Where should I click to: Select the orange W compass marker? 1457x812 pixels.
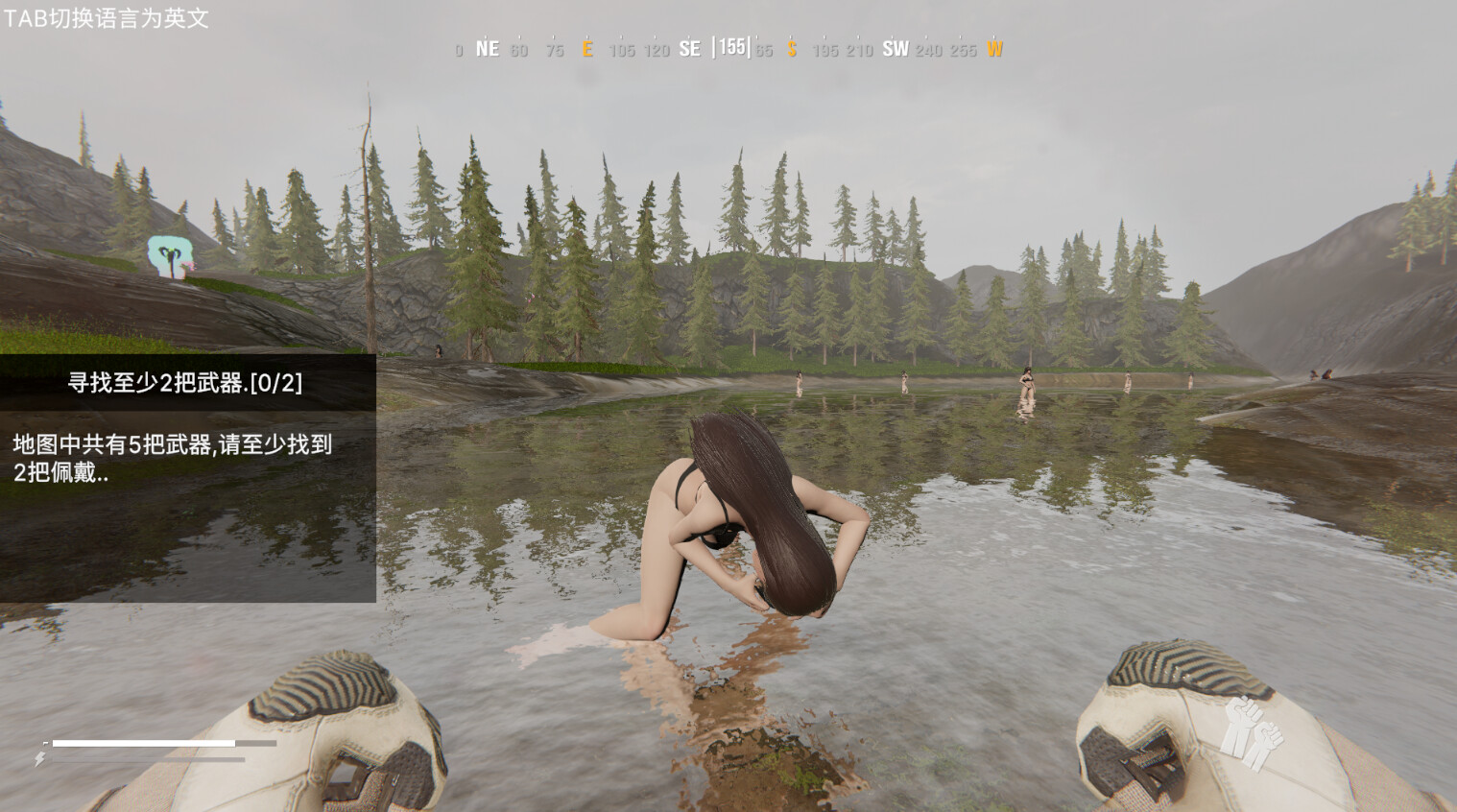[x=994, y=49]
